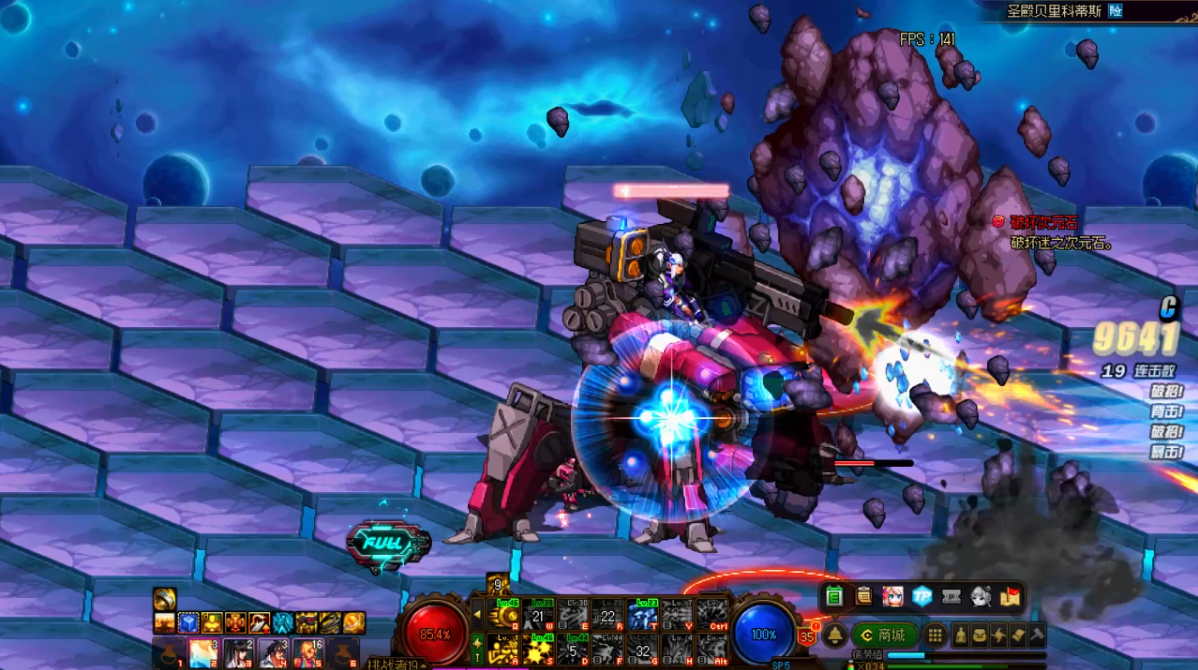Viewport: 1198px width, 670px height.
Task: Open the 商城 shop button
Action: [x=884, y=635]
